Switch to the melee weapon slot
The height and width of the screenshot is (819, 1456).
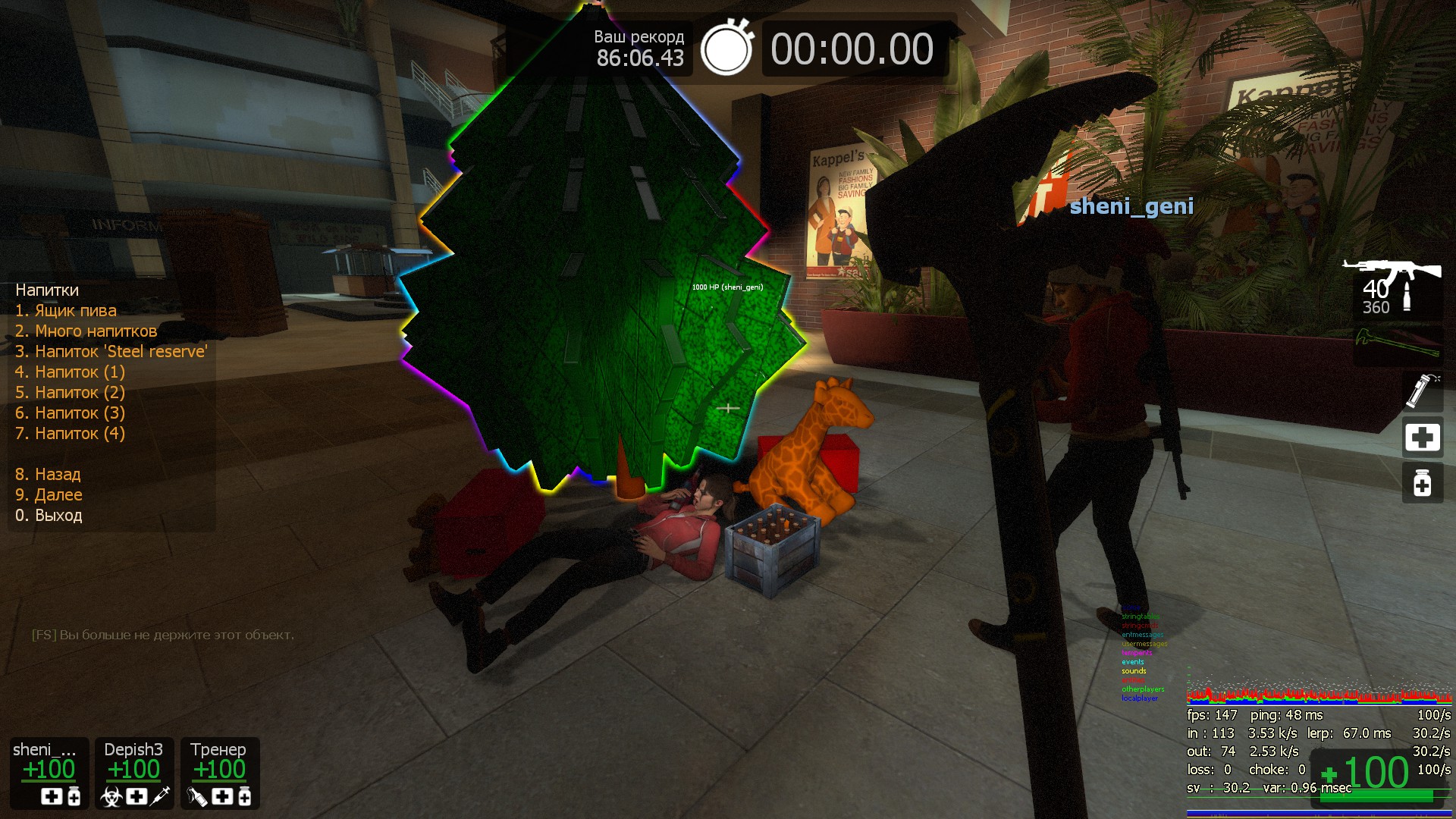click(x=1398, y=345)
